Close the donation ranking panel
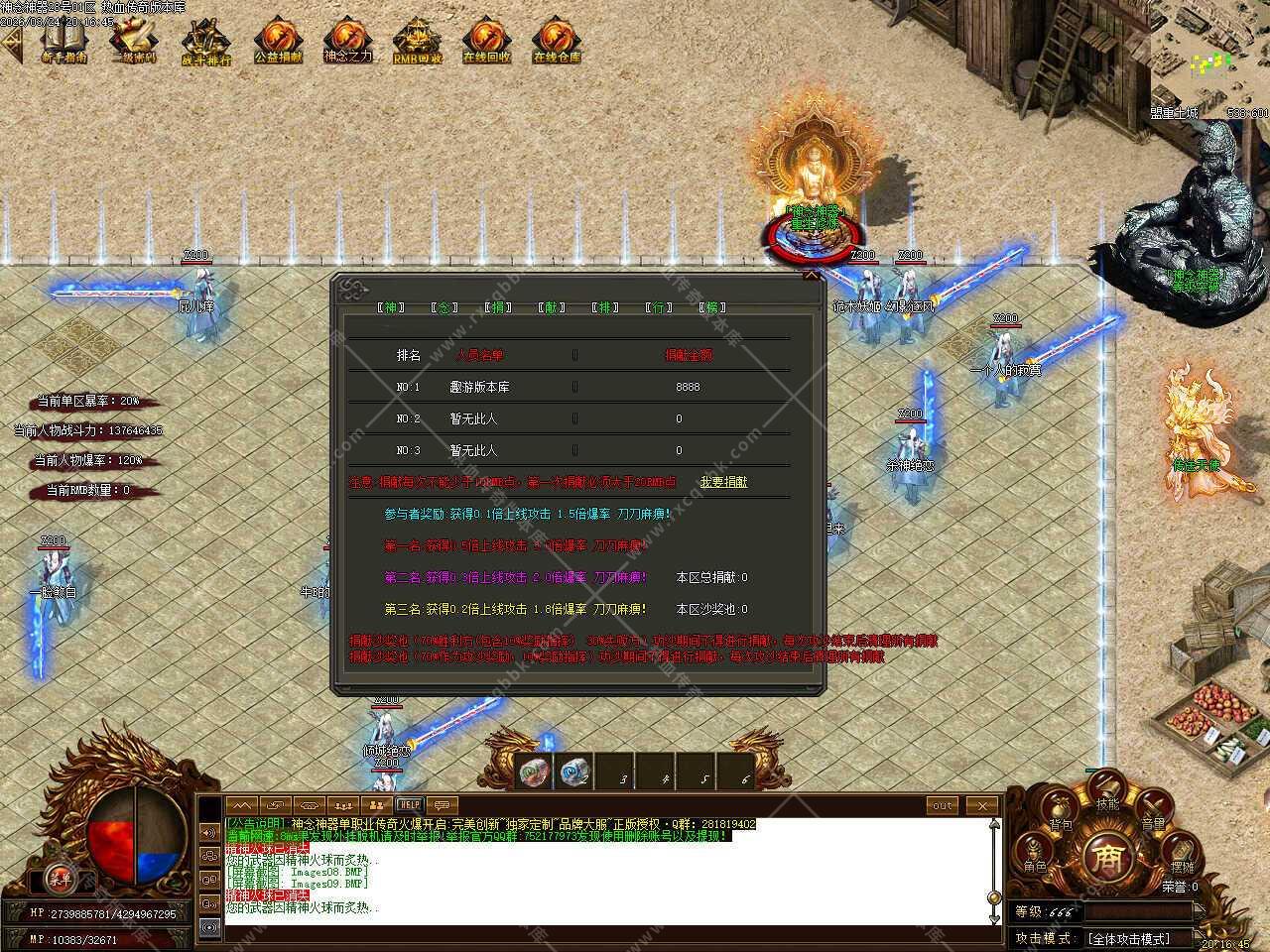The width and height of the screenshot is (1270, 952). click(812, 277)
